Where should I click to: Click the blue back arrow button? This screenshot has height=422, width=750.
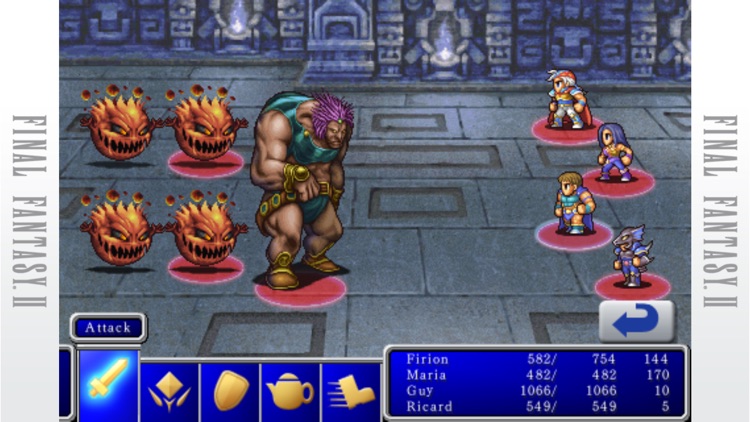[636, 321]
